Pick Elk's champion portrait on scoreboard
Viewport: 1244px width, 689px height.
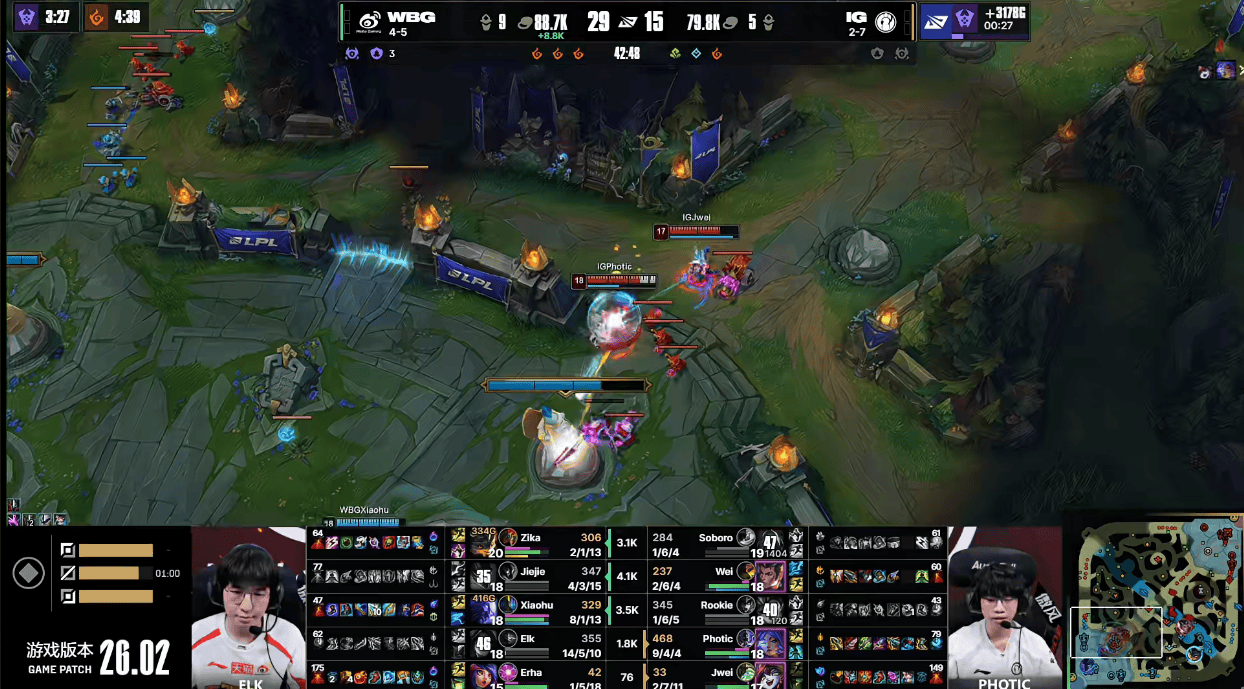click(484, 643)
